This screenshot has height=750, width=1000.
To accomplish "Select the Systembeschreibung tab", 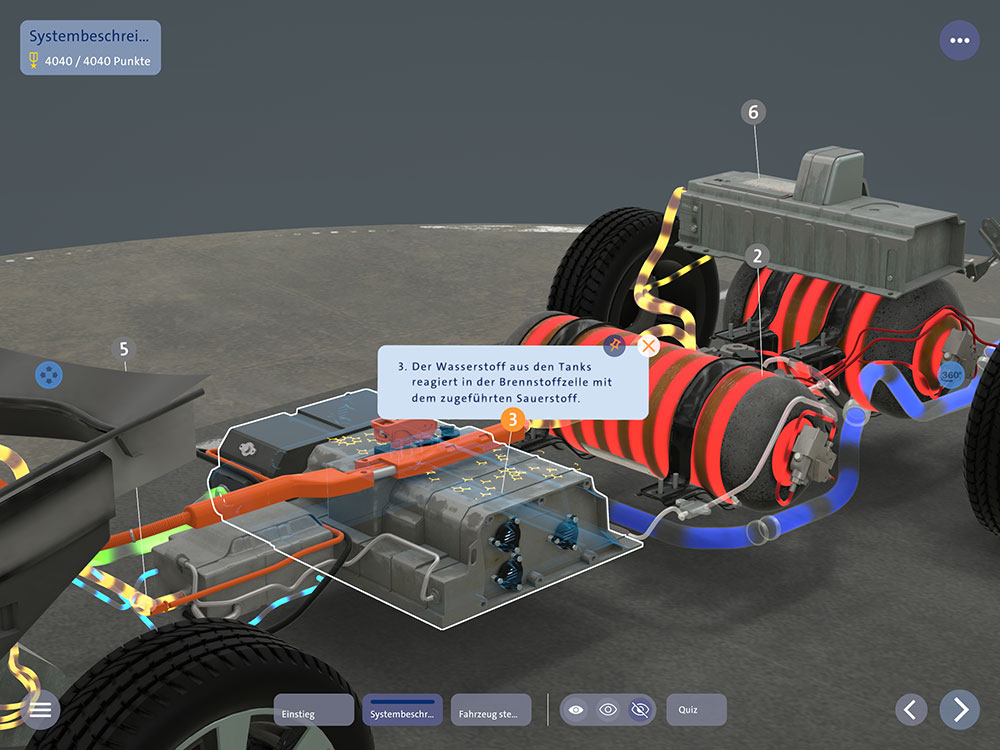I will (x=402, y=710).
